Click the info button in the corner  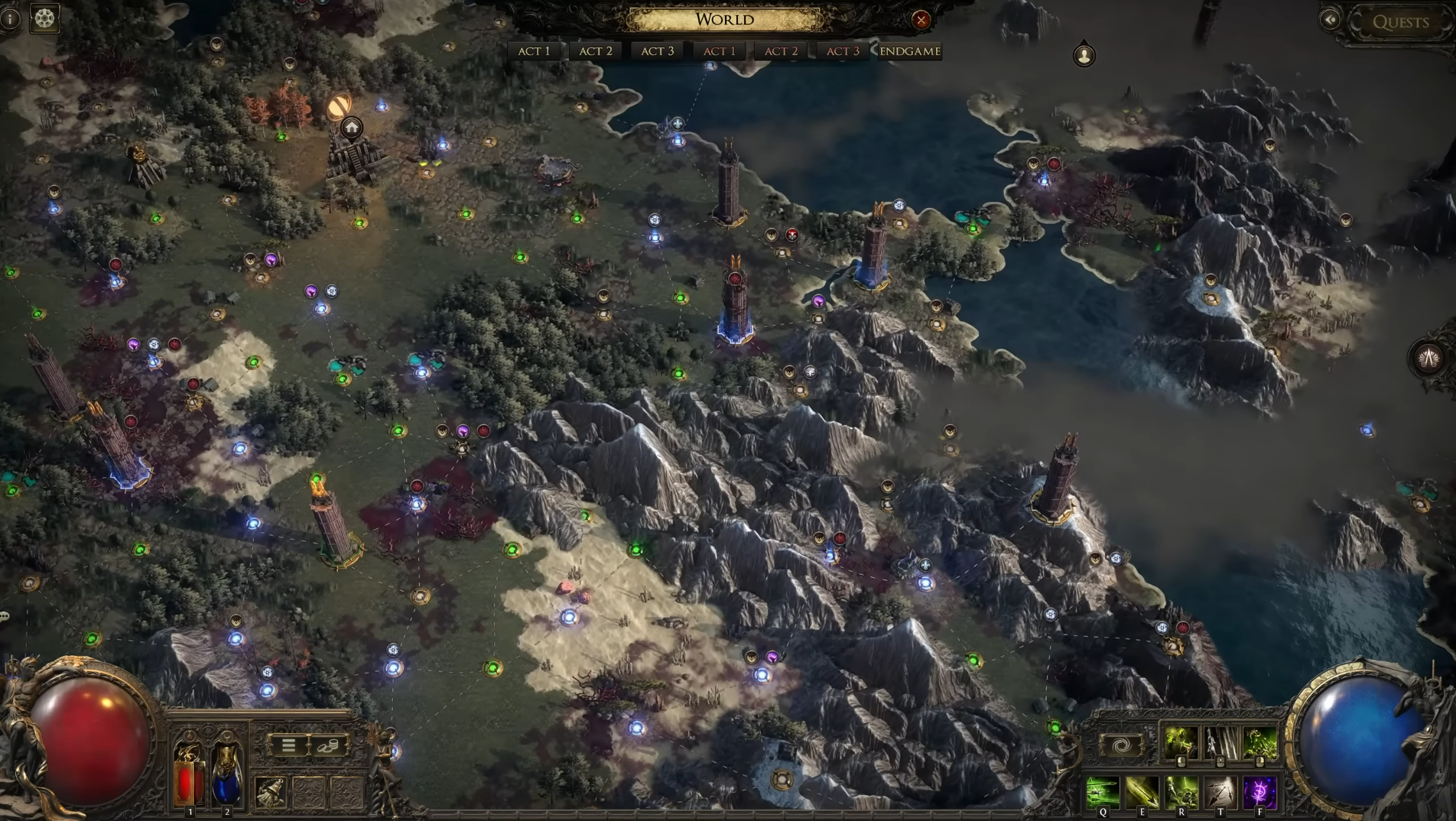[9, 18]
